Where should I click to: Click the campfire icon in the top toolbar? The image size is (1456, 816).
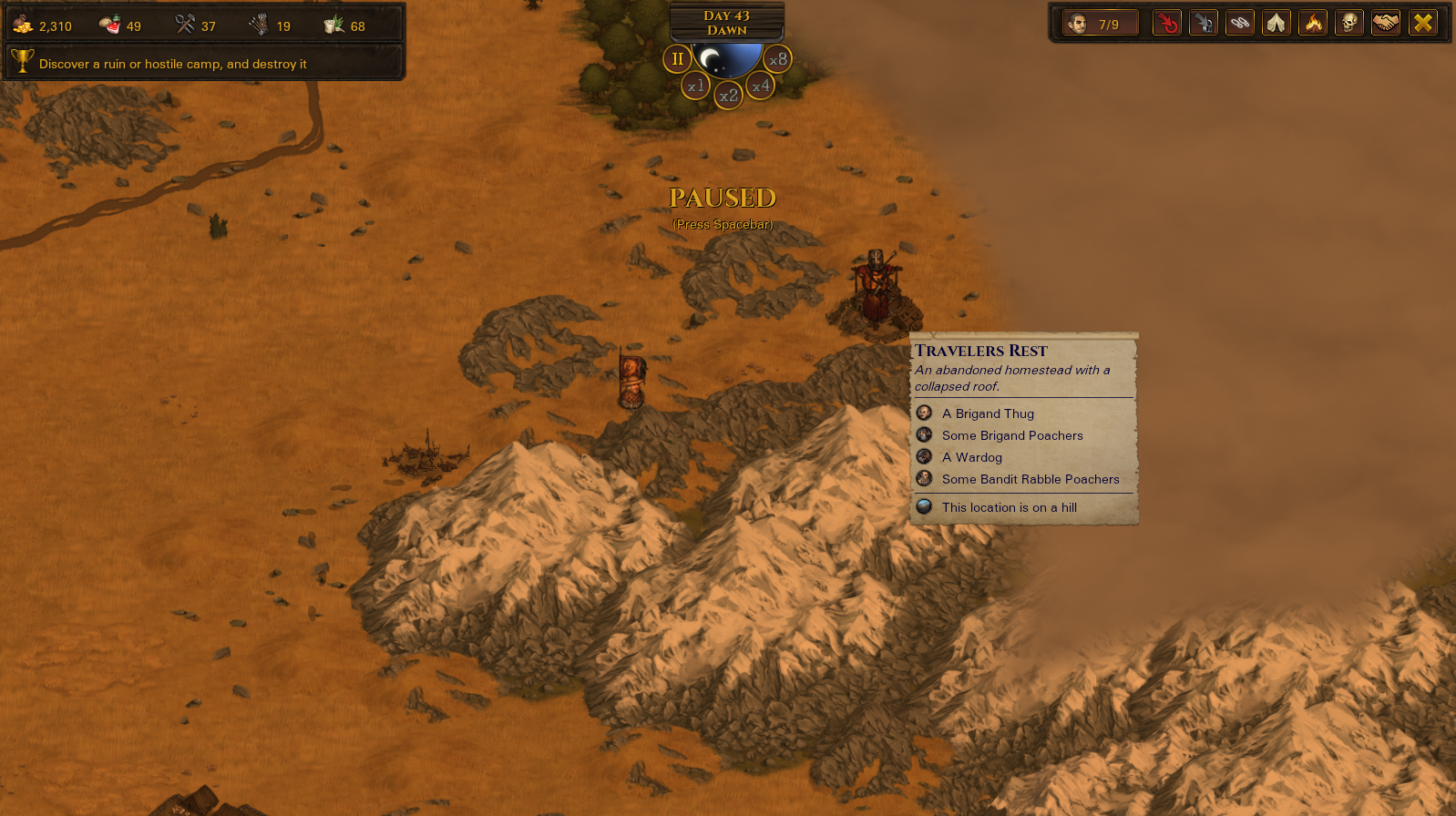[x=1313, y=23]
